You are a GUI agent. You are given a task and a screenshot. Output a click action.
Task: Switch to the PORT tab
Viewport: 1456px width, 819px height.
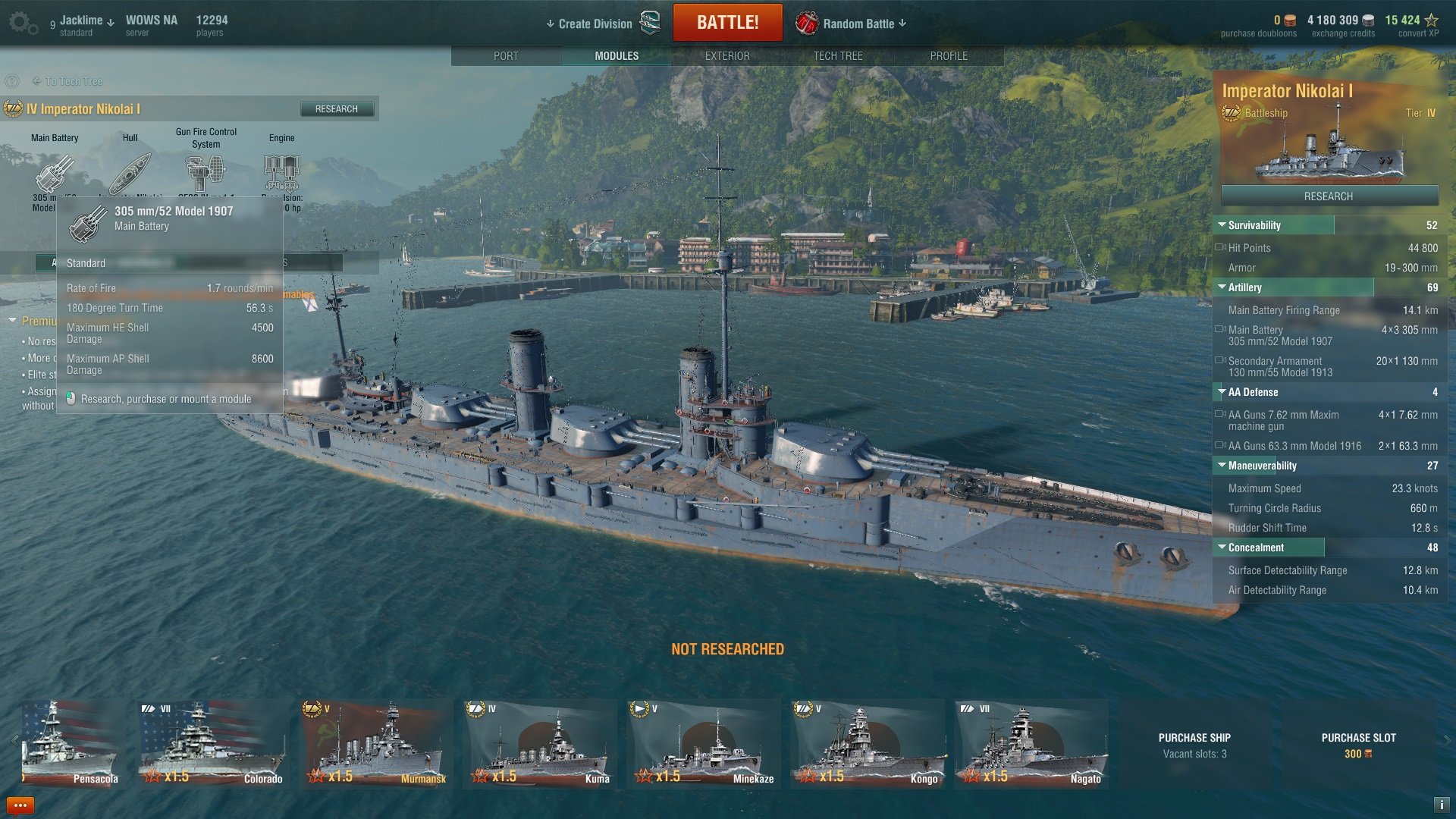[x=506, y=56]
